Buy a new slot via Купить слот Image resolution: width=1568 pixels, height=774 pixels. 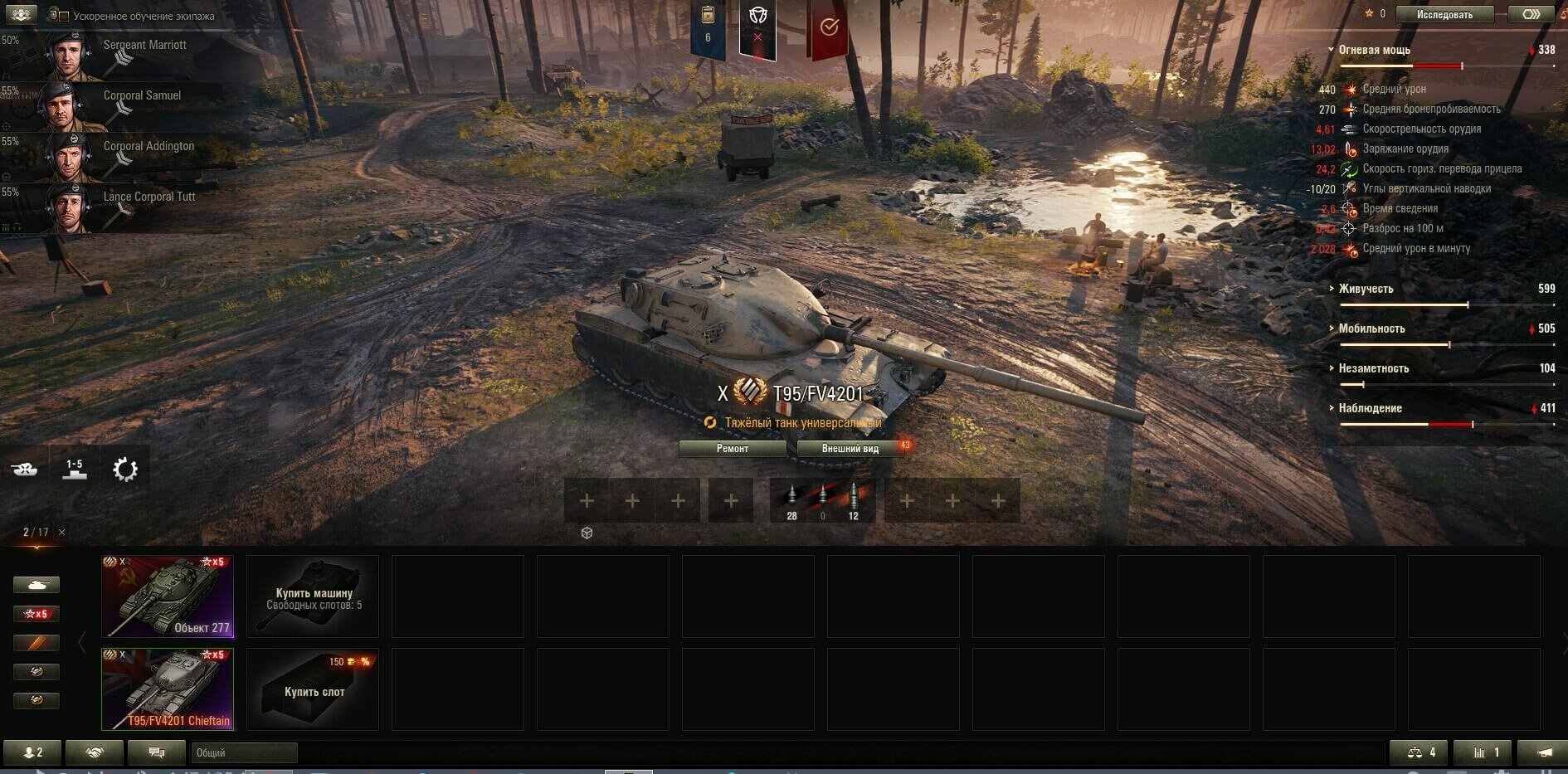313,689
